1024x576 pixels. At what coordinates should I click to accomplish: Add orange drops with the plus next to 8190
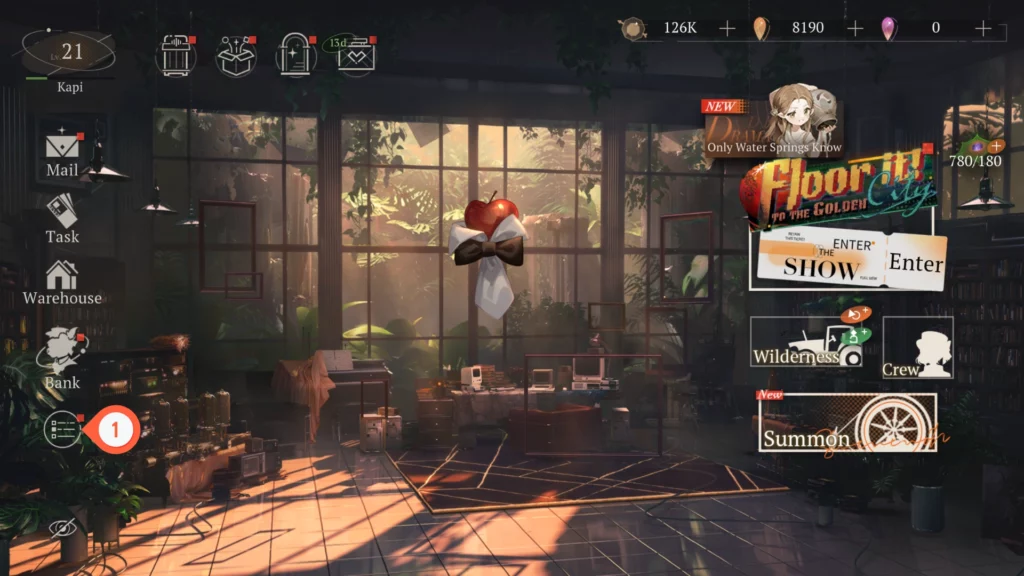pos(855,28)
